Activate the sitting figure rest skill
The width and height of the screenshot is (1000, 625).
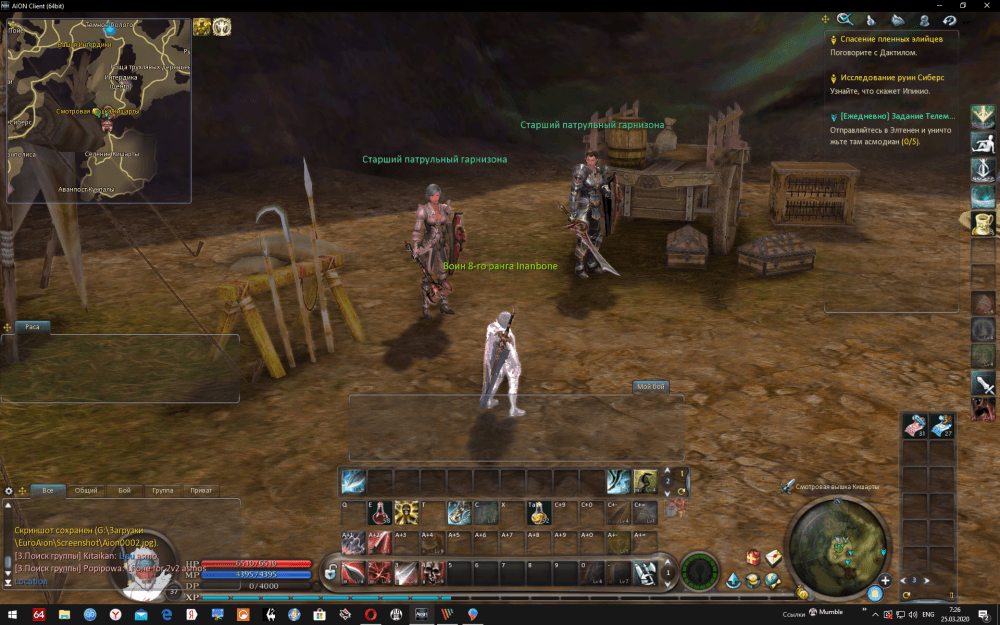[x=984, y=141]
